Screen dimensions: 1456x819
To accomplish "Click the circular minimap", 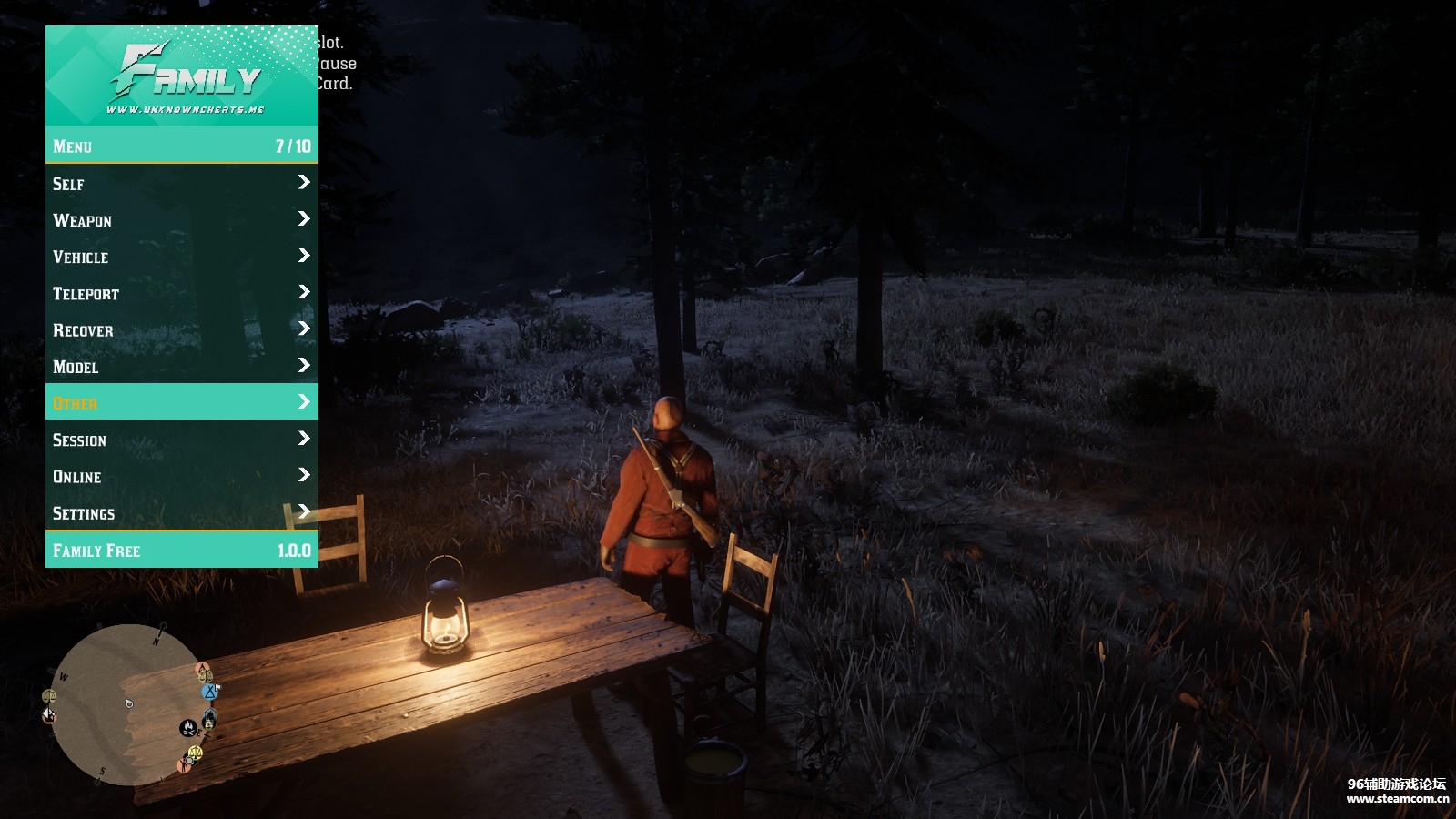I will [127, 704].
